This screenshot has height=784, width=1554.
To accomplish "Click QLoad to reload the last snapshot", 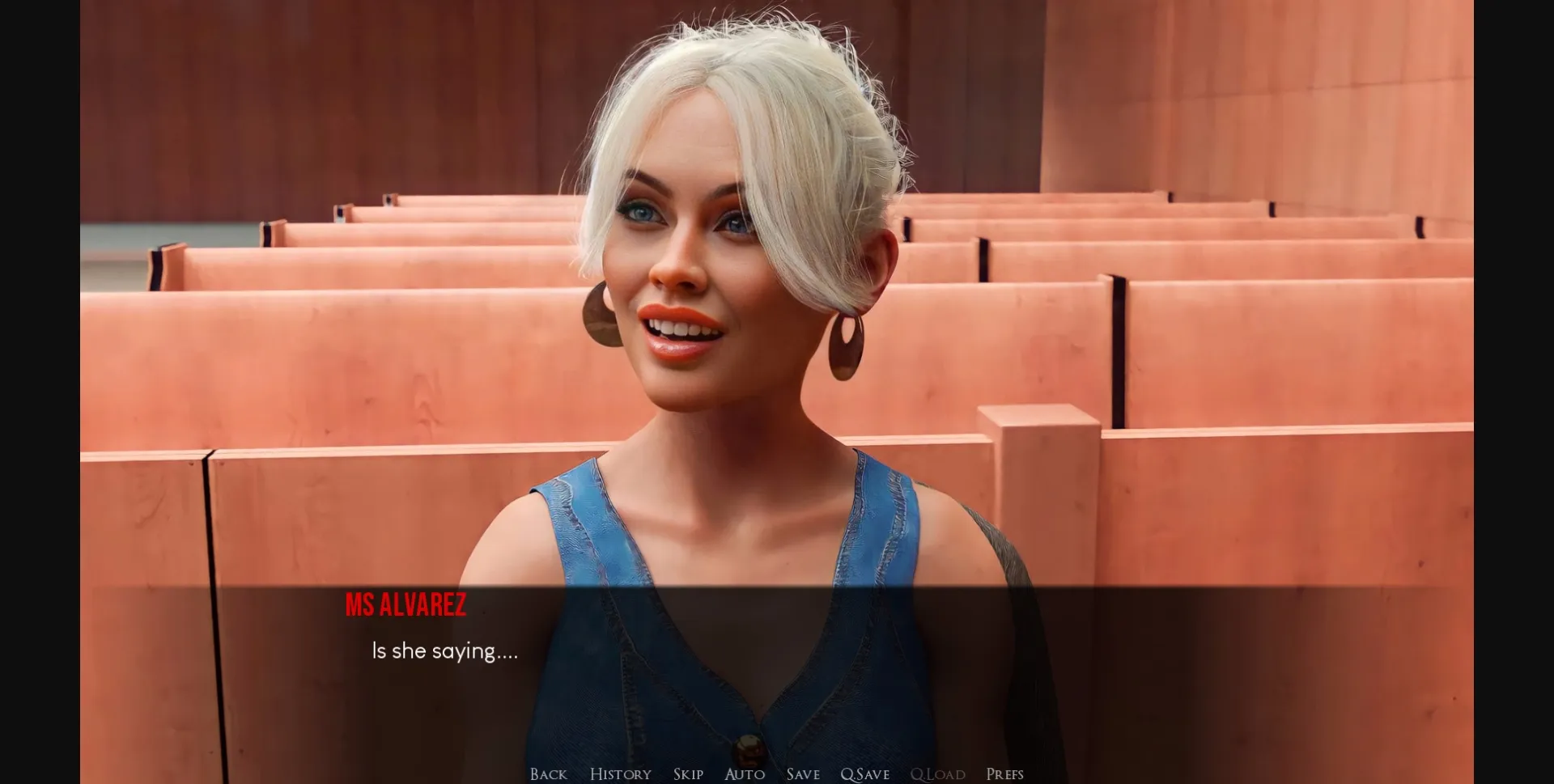I will click(937, 774).
